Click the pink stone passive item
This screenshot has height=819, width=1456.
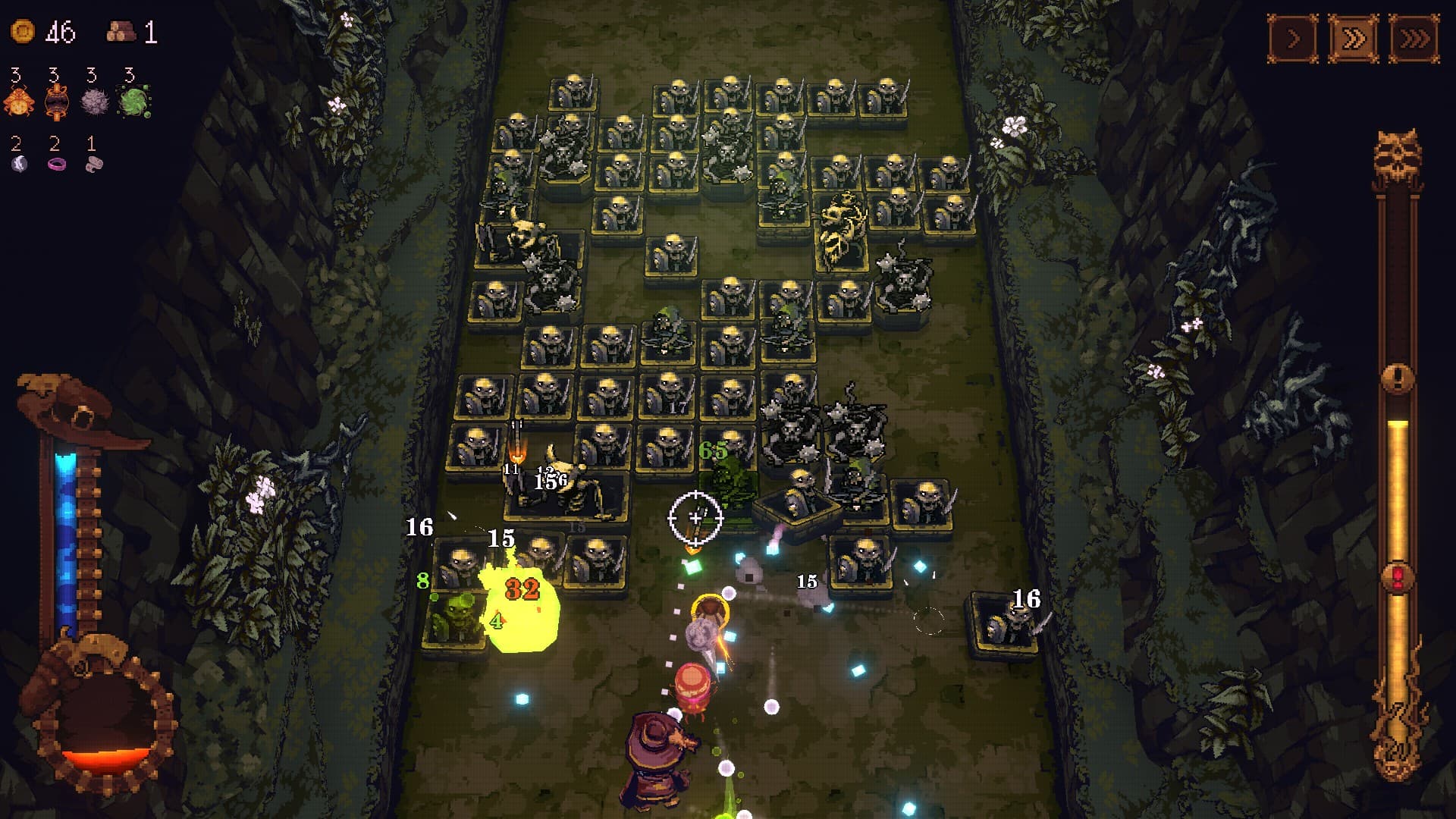pos(94,163)
